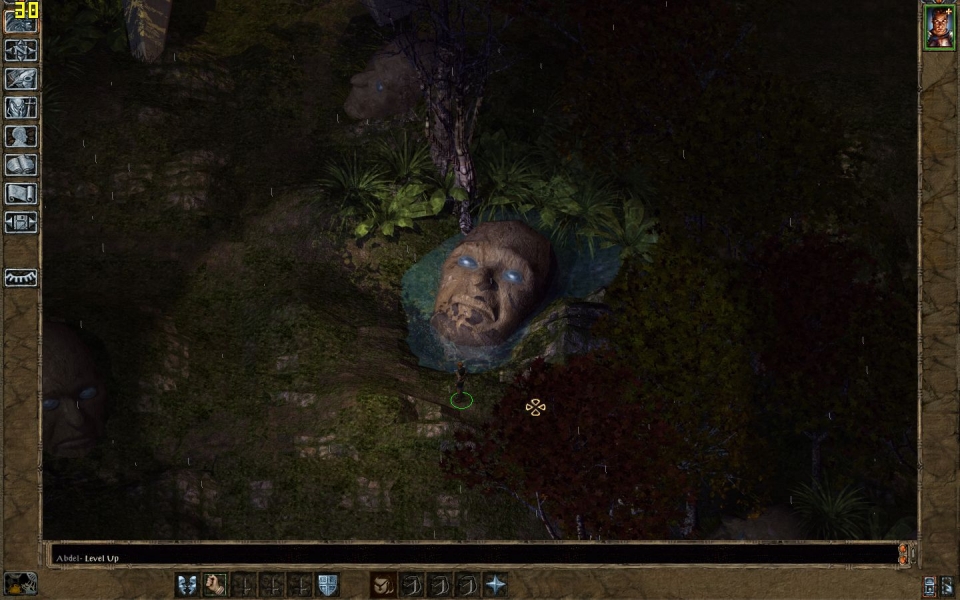This screenshot has width=960, height=600.
Task: Open the character record screen
Action: [x=20, y=136]
